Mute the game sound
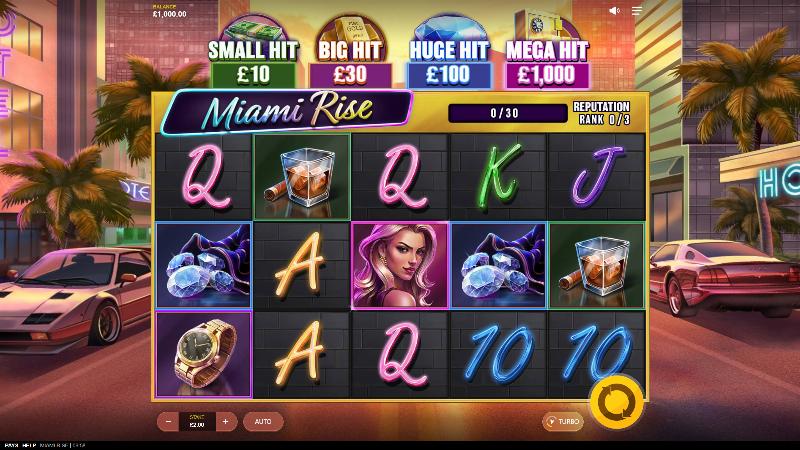Viewport: 800px width, 450px height. click(x=614, y=11)
